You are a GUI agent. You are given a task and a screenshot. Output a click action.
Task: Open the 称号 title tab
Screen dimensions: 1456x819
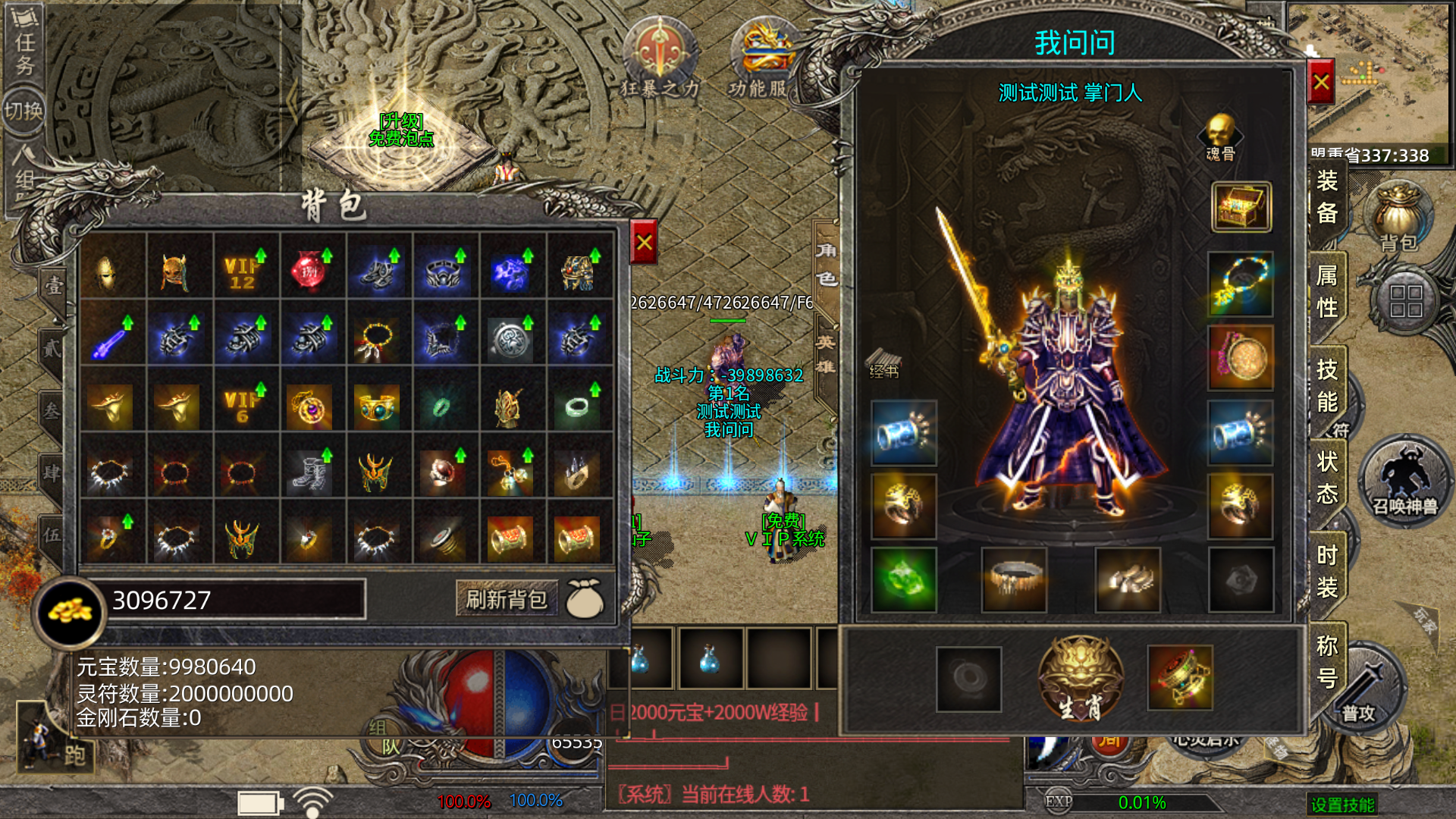click(1327, 661)
